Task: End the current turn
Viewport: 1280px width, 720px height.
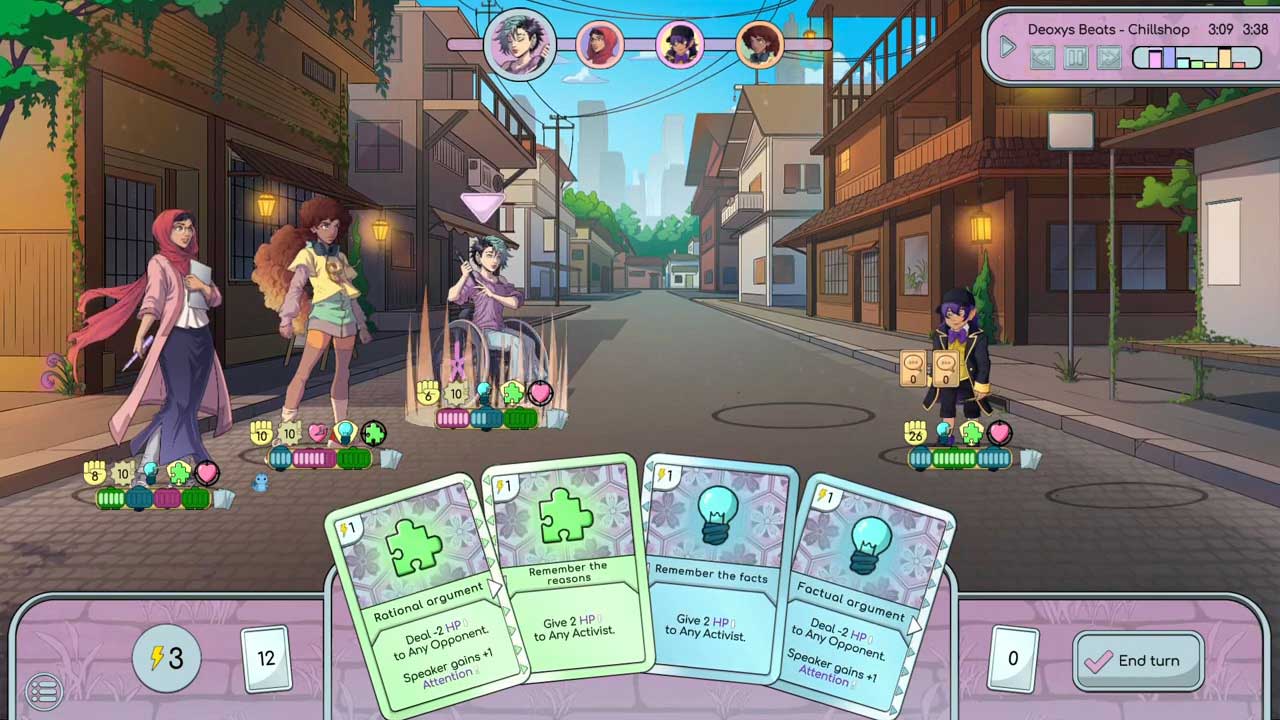Action: [1137, 660]
